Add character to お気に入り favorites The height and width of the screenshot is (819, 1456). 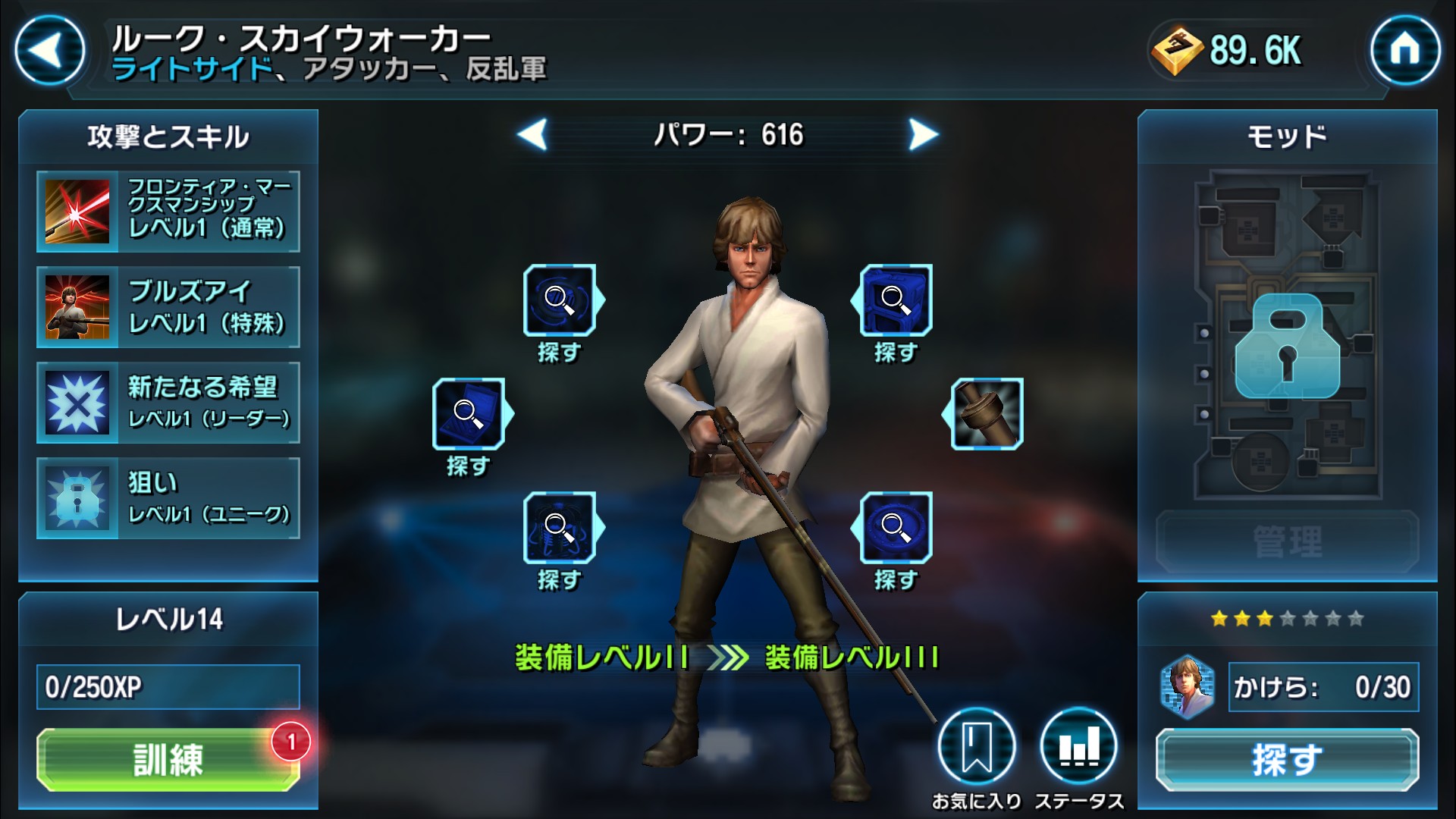pyautogui.click(x=976, y=746)
